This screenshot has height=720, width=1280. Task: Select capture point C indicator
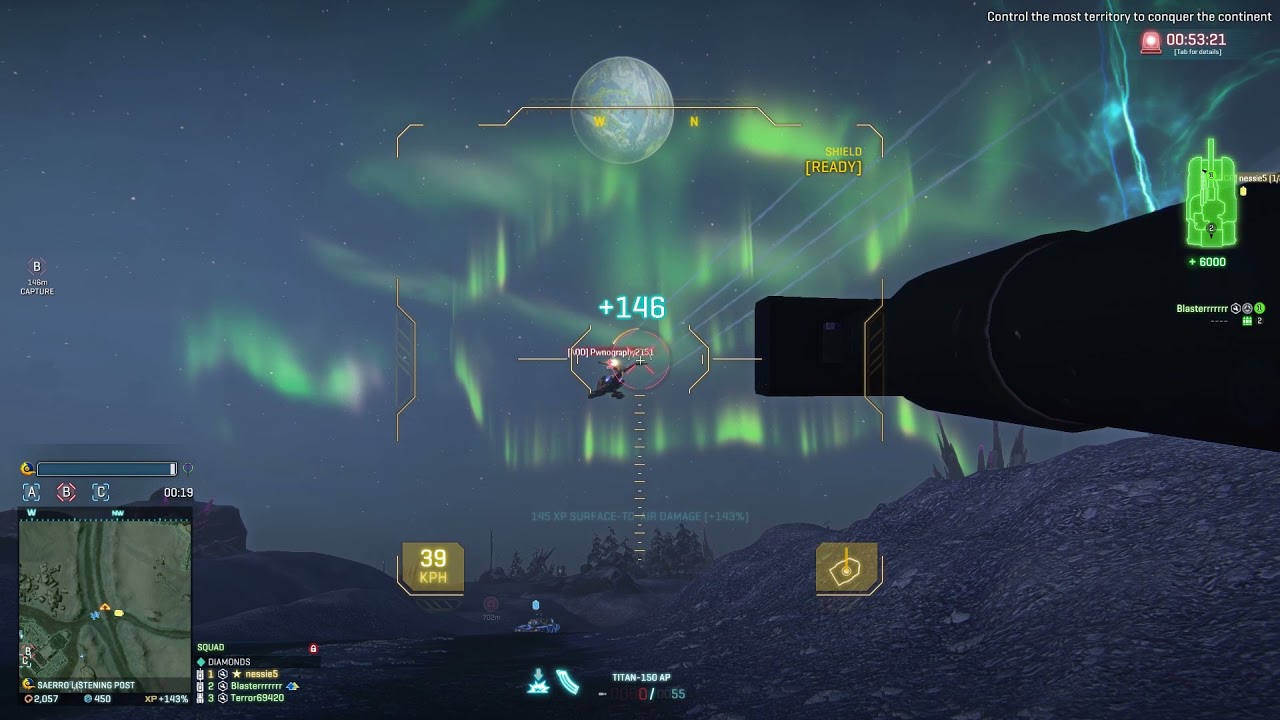[x=100, y=492]
